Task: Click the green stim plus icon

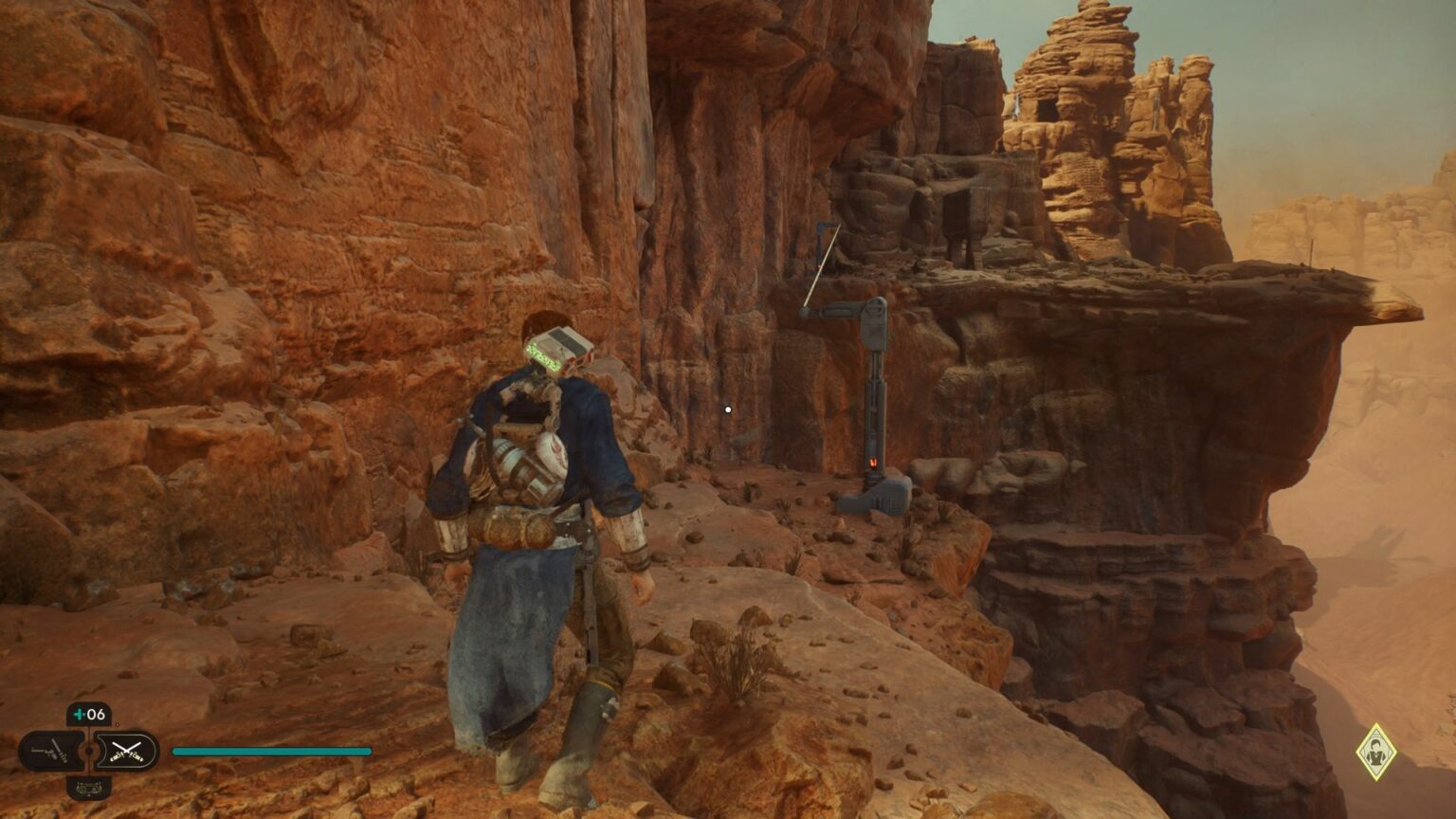Action: pyautogui.click(x=80, y=714)
